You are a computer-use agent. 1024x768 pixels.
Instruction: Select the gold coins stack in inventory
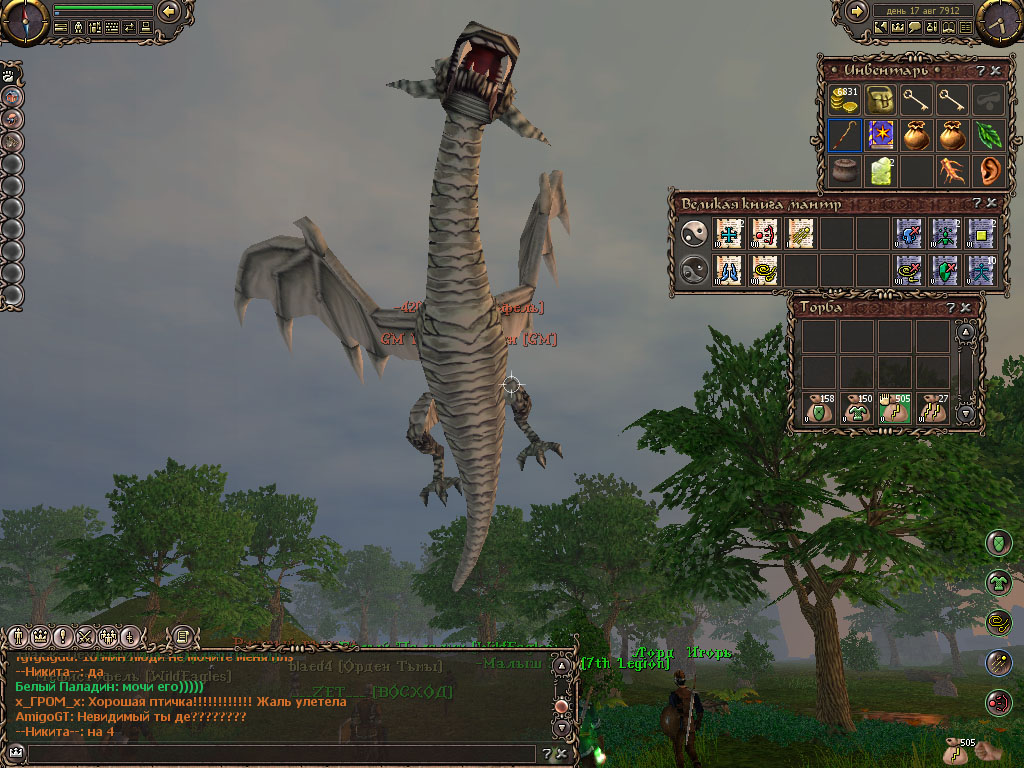point(845,100)
